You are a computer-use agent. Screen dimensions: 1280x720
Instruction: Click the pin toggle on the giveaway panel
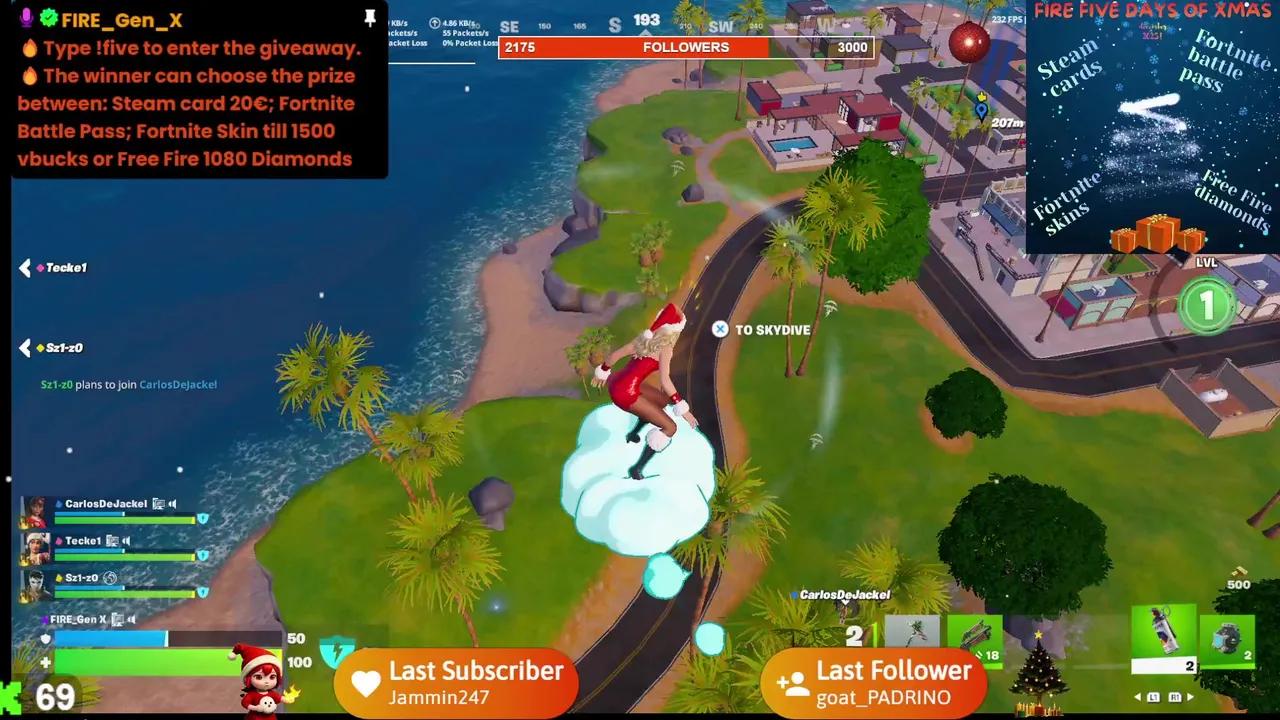coord(369,17)
